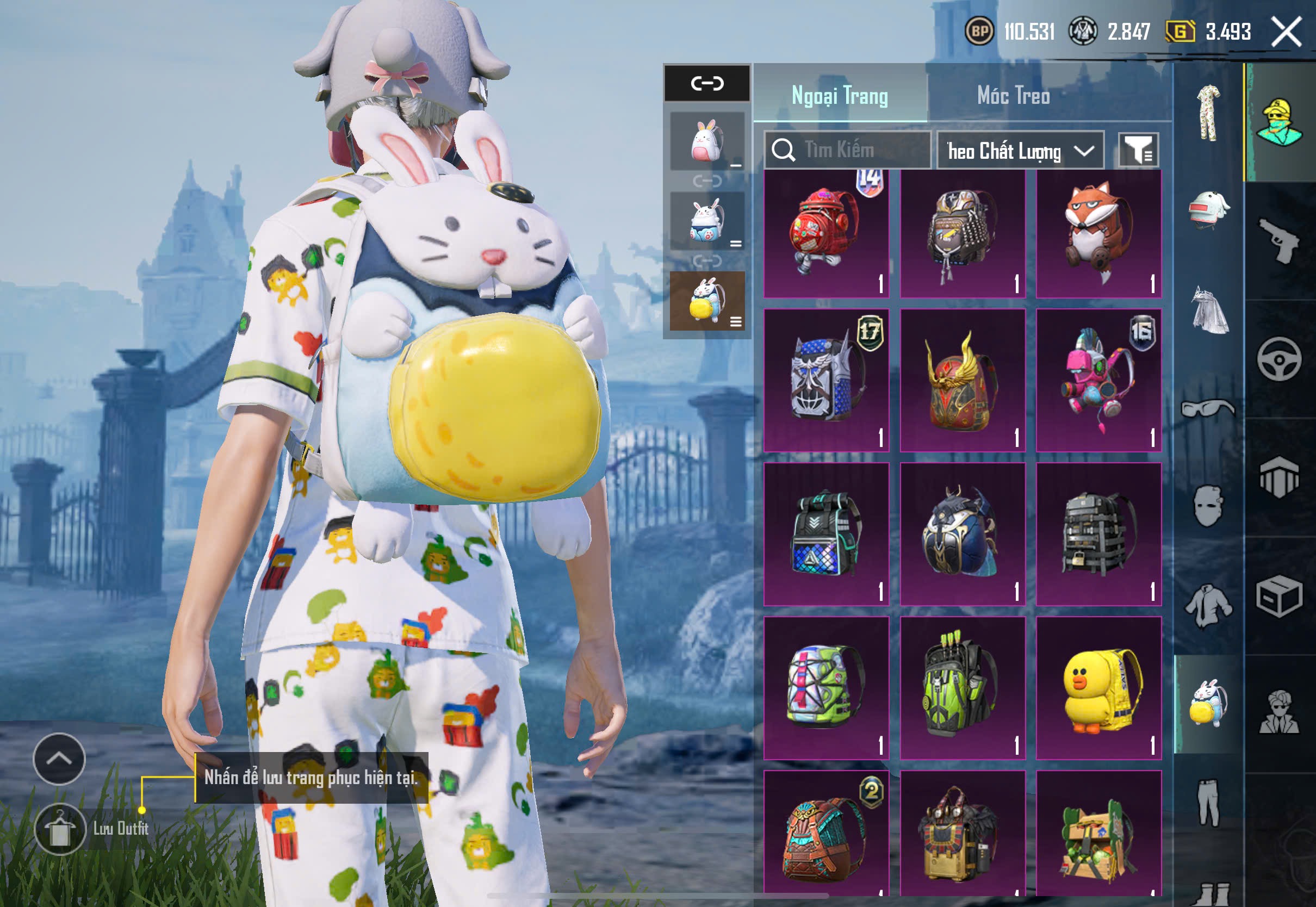Open the filter funnel button
The width and height of the screenshot is (1316, 907).
point(1138,151)
